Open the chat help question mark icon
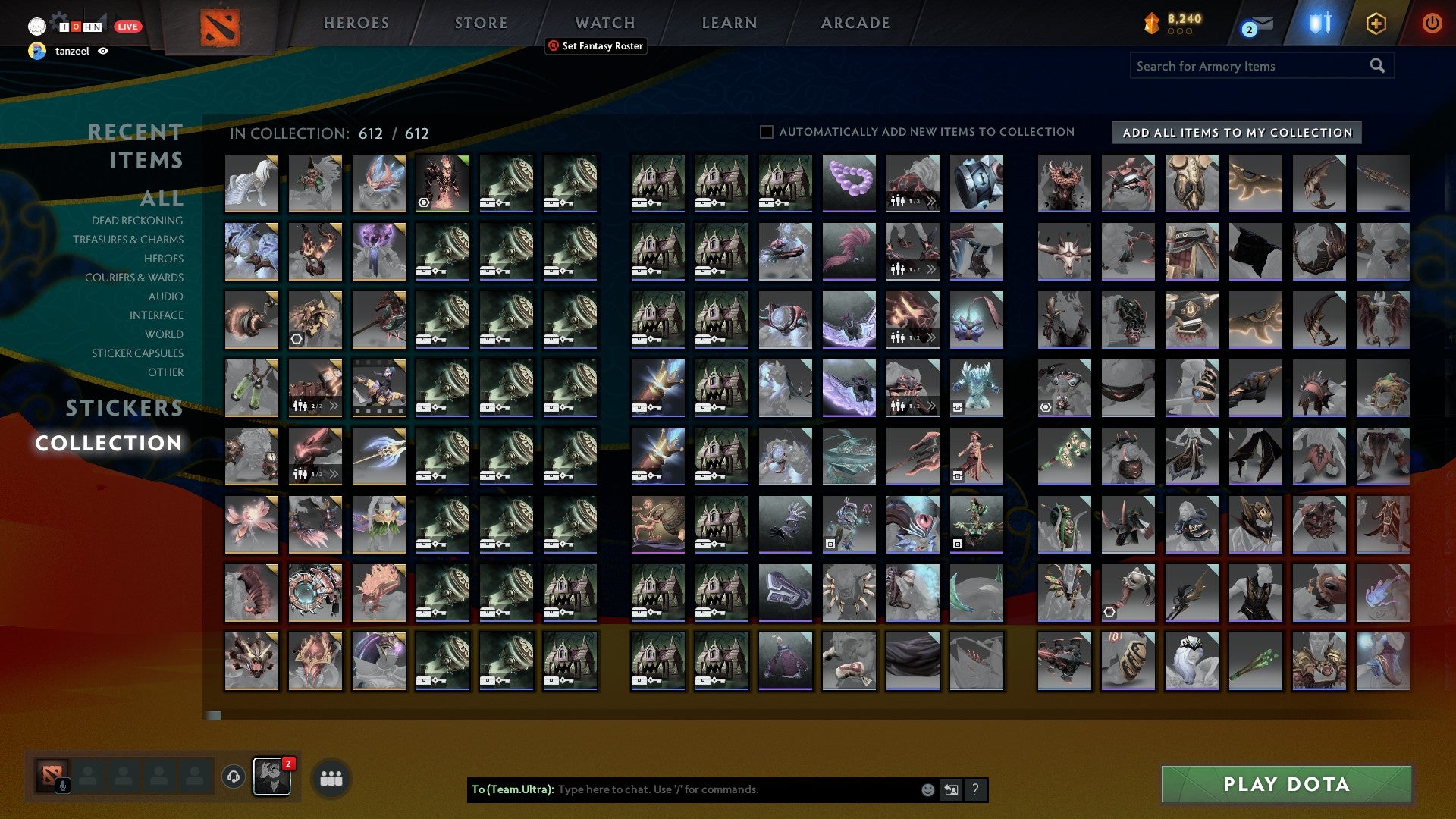 [x=974, y=789]
